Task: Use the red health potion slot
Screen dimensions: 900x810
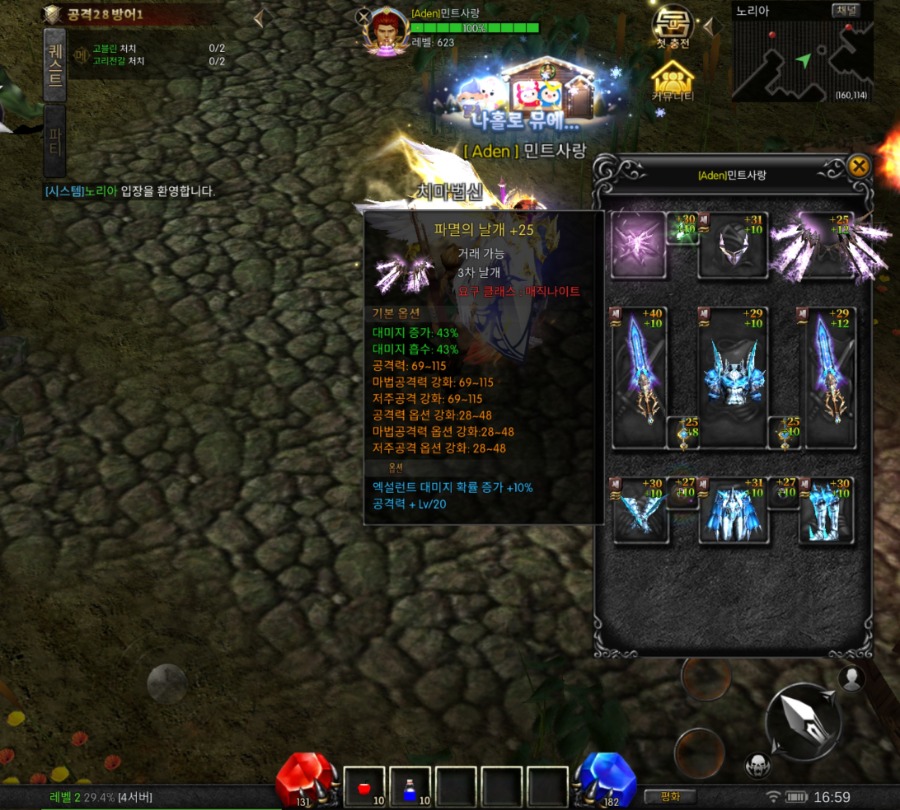Action: (364, 787)
